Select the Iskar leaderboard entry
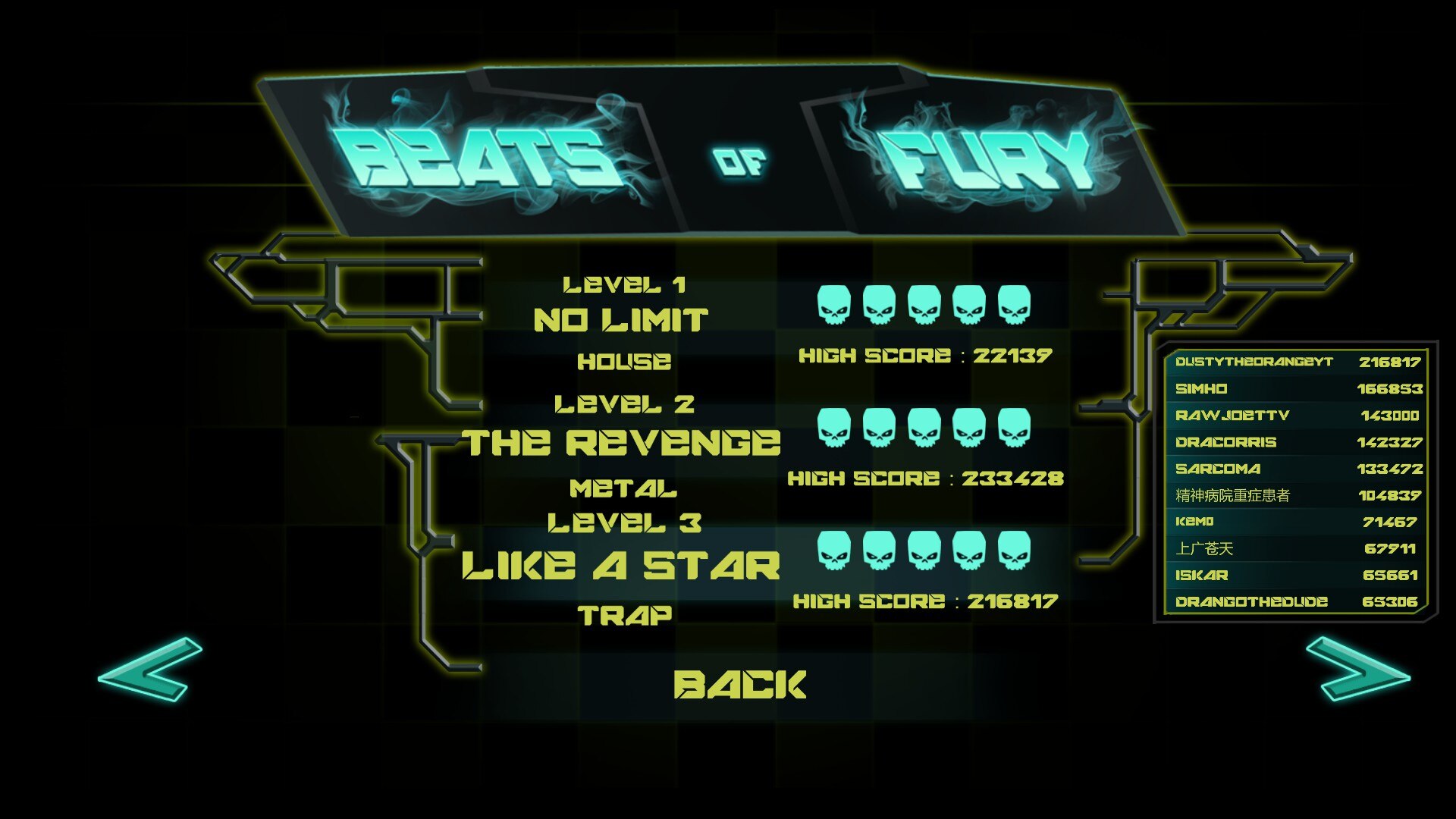Viewport: 1456px width, 819px height. [x=1296, y=575]
